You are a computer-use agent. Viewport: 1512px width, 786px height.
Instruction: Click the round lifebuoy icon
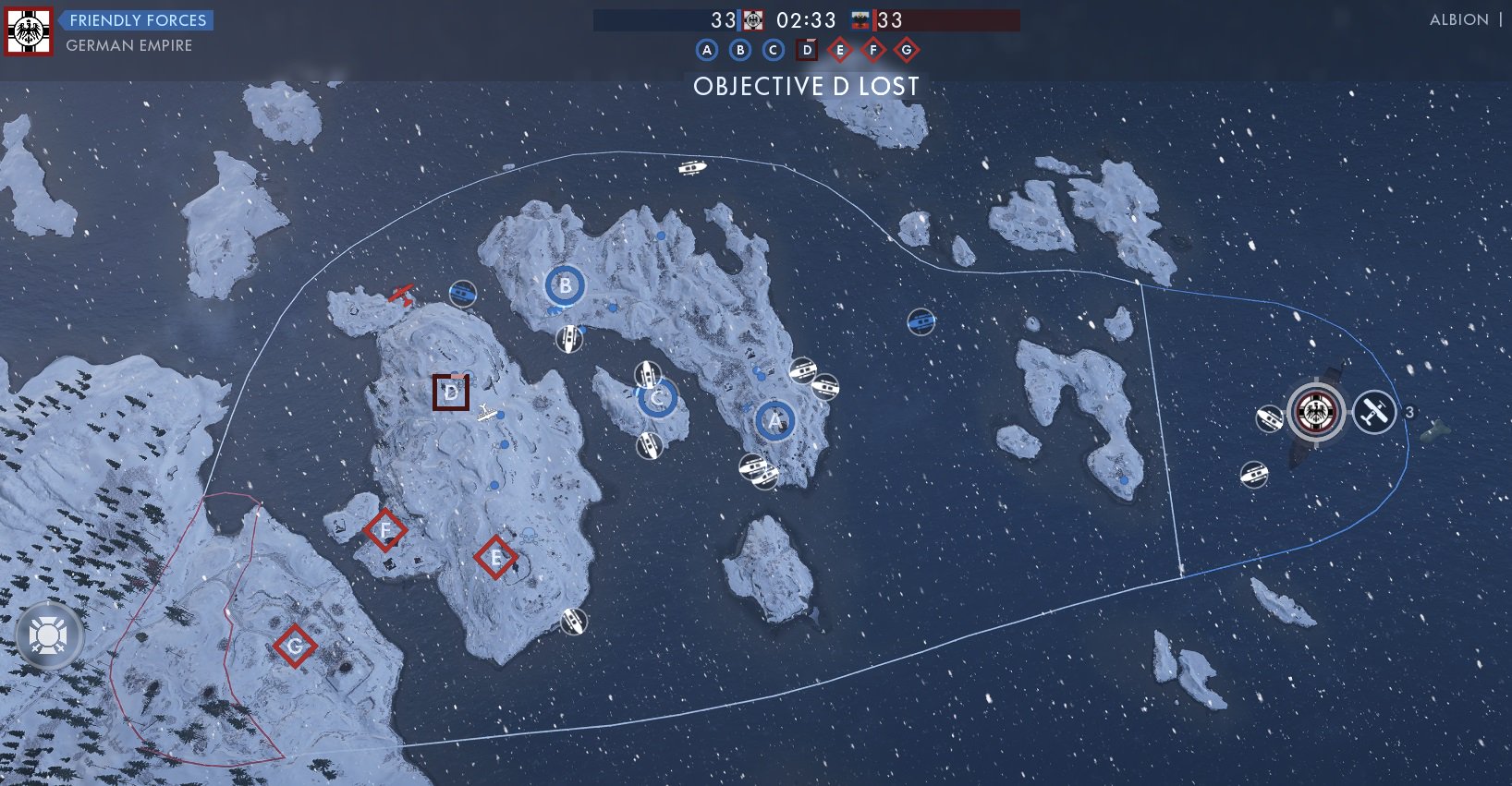pyautogui.click(x=48, y=635)
